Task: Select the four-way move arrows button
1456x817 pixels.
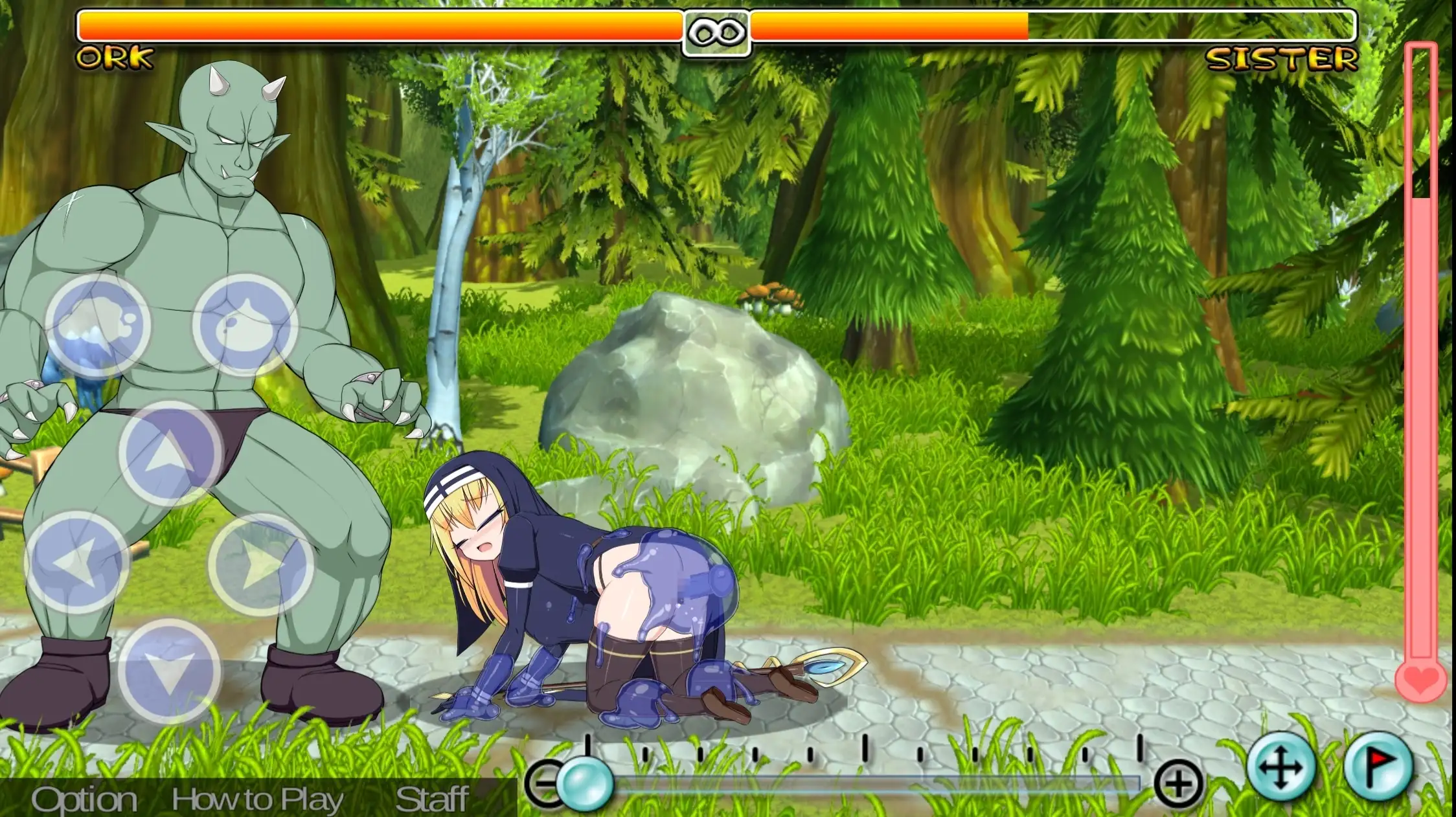Action: (1280, 768)
